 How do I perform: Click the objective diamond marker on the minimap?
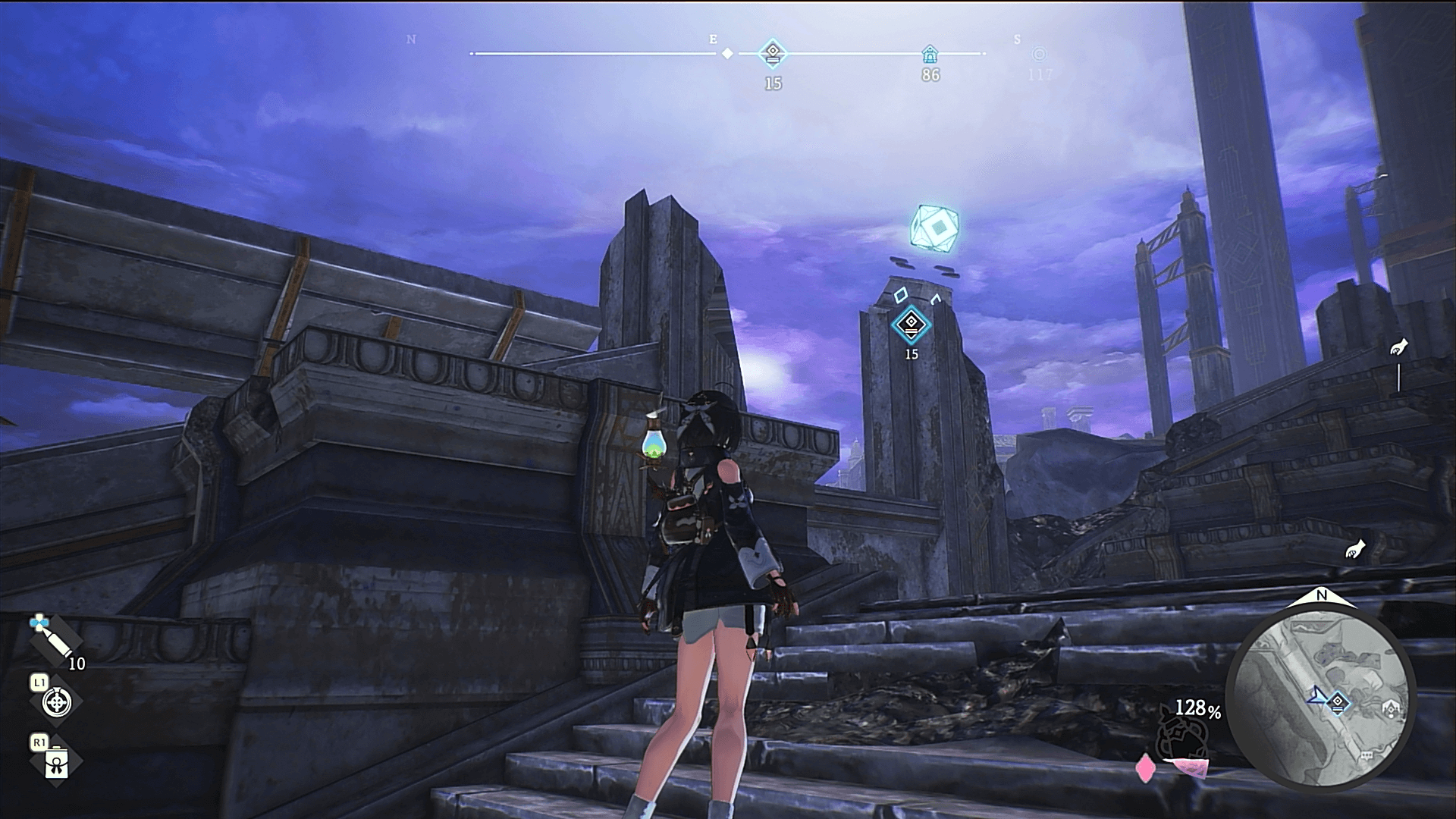(1338, 703)
